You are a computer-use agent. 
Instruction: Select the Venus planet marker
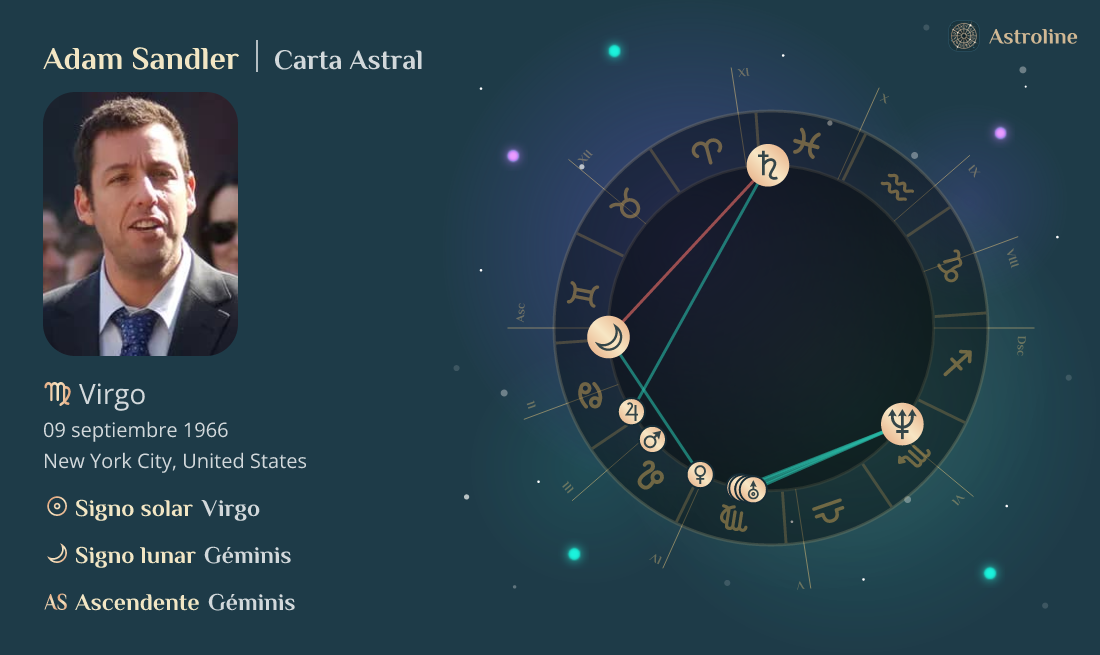[700, 474]
